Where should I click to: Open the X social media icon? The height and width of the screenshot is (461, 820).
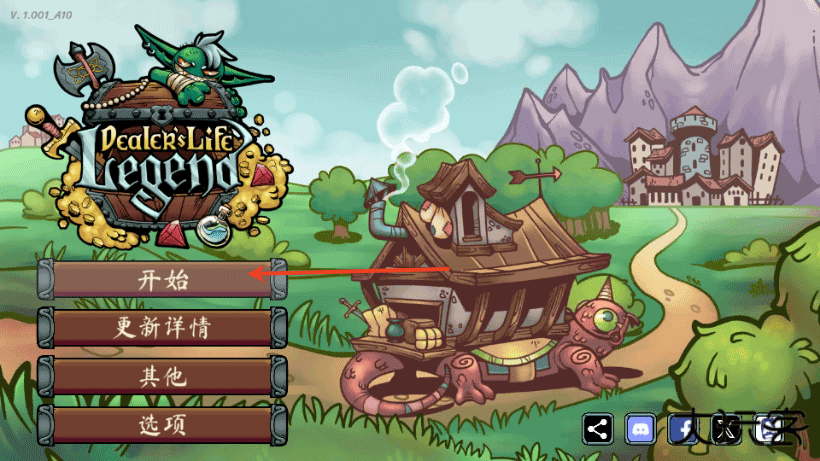[x=725, y=429]
